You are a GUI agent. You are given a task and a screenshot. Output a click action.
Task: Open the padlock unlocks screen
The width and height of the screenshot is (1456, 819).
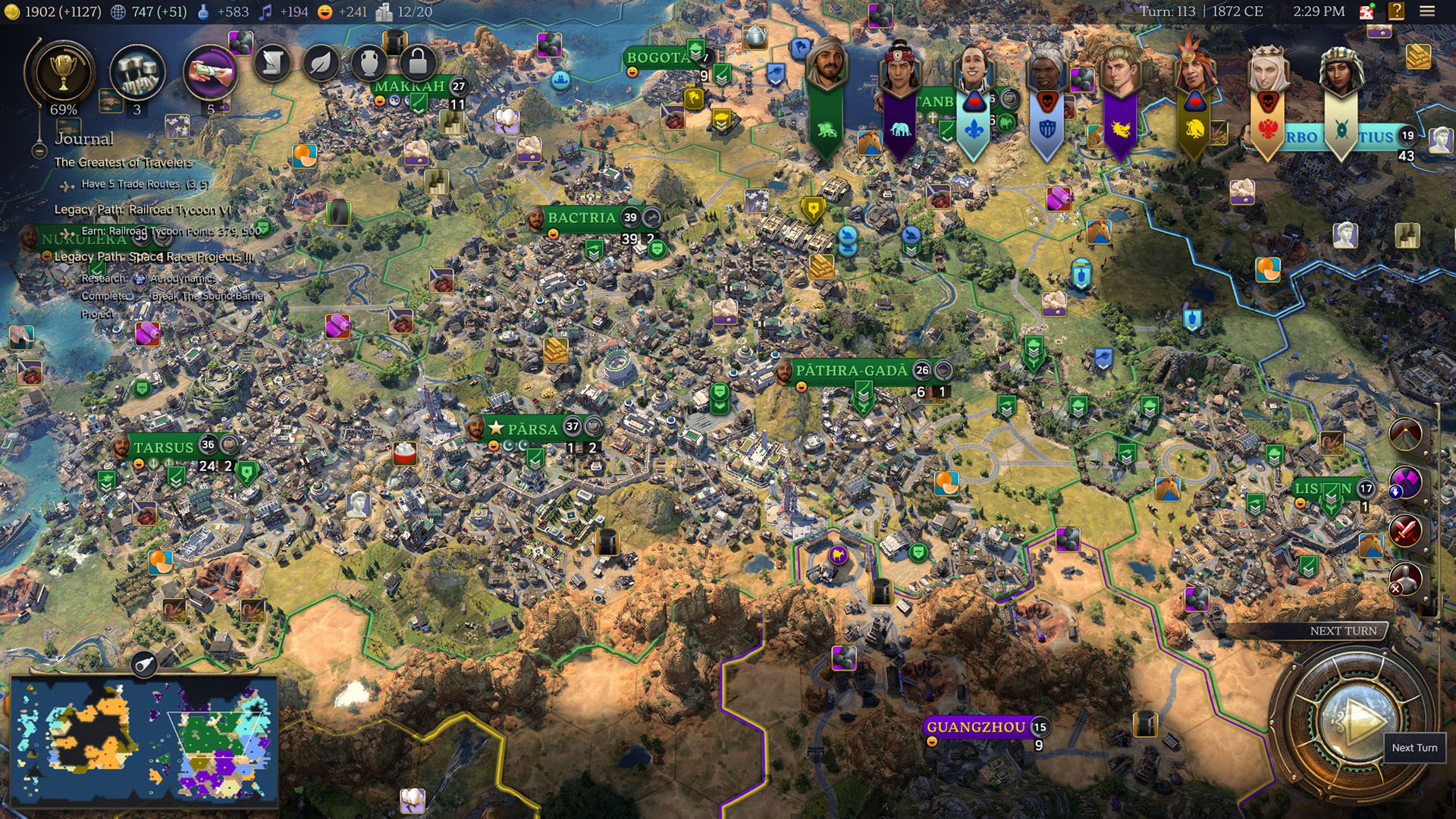pos(417,63)
